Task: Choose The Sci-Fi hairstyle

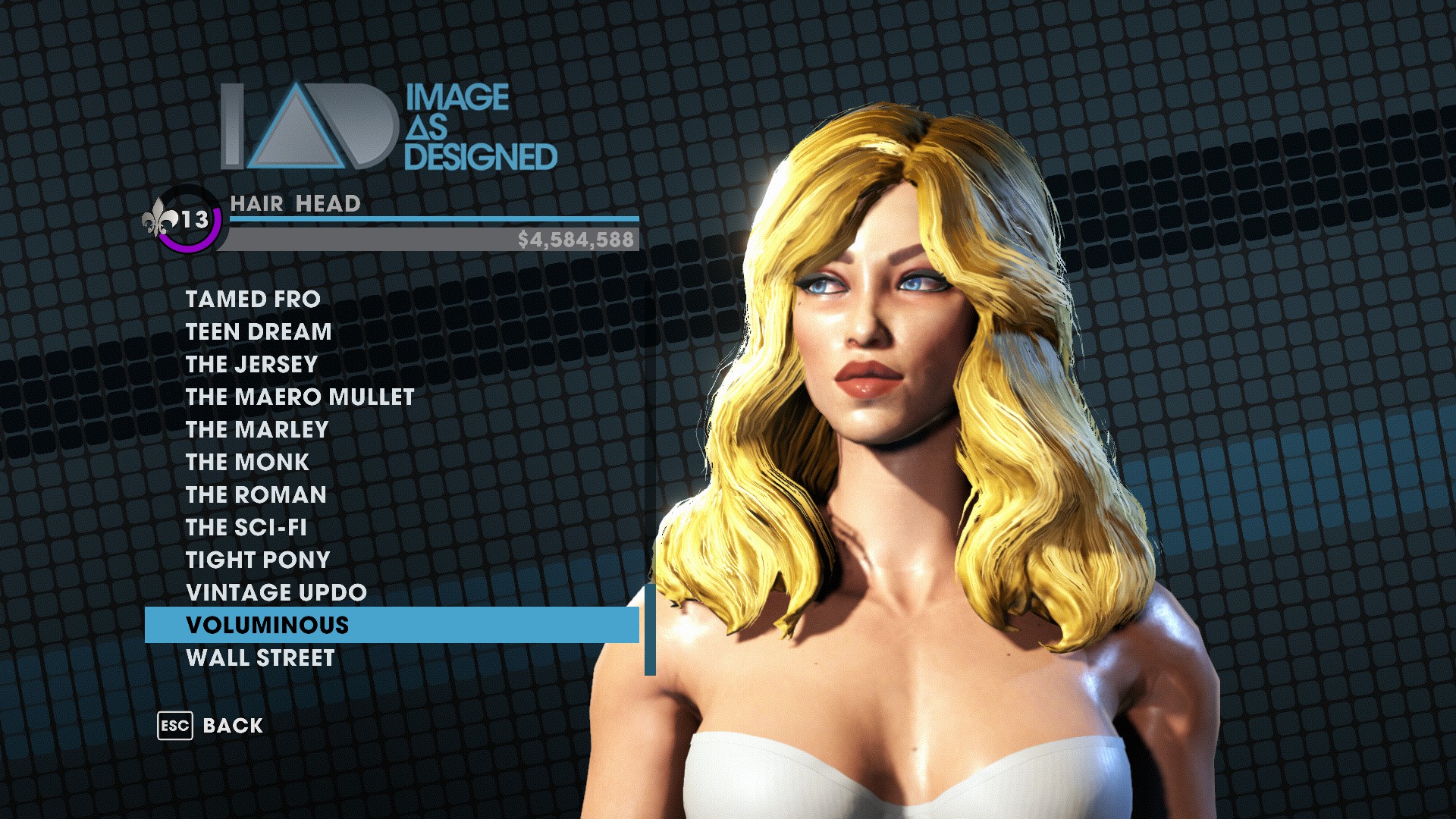Action: click(246, 528)
